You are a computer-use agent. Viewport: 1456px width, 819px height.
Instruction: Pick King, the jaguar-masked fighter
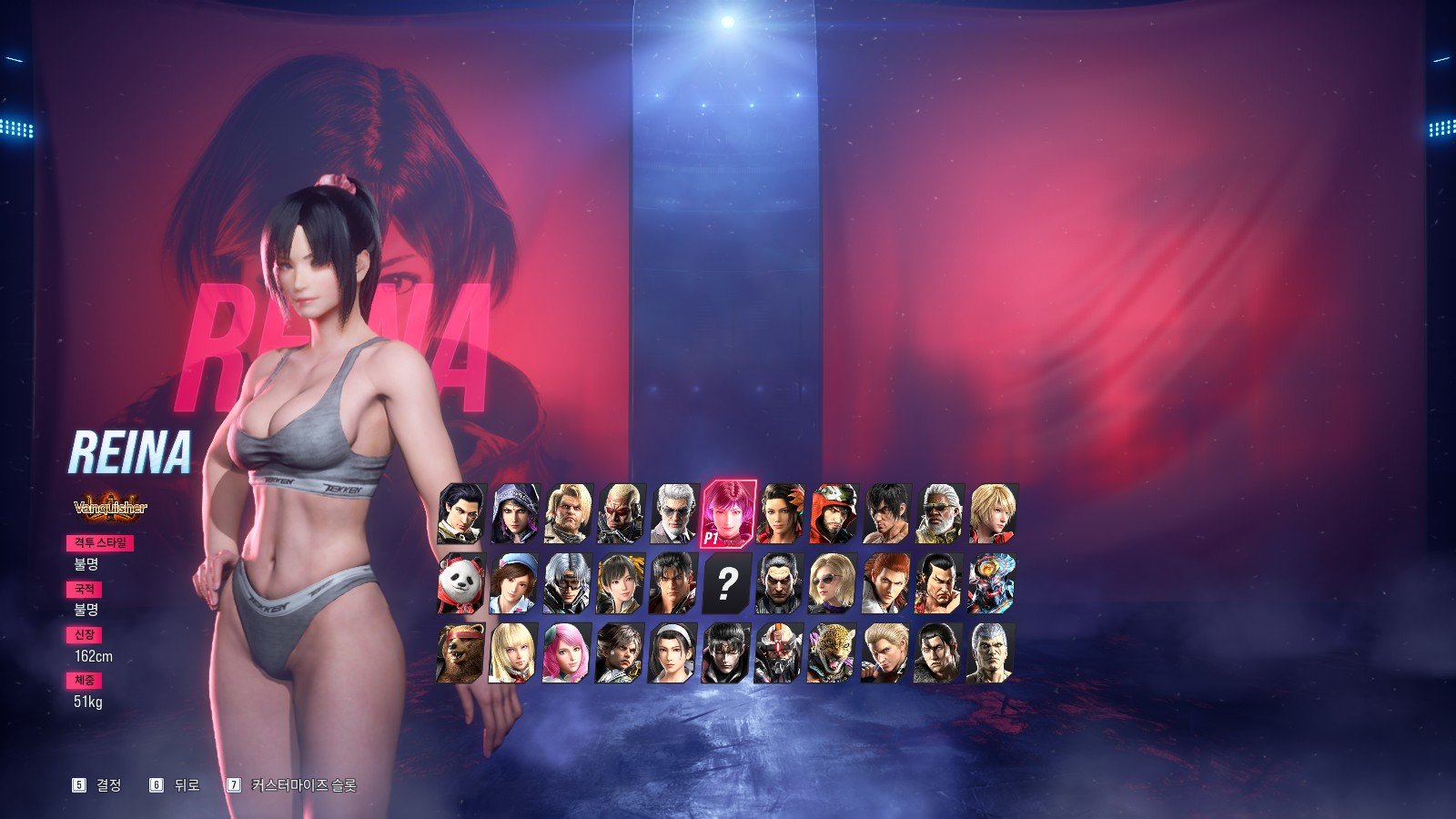coord(832,652)
